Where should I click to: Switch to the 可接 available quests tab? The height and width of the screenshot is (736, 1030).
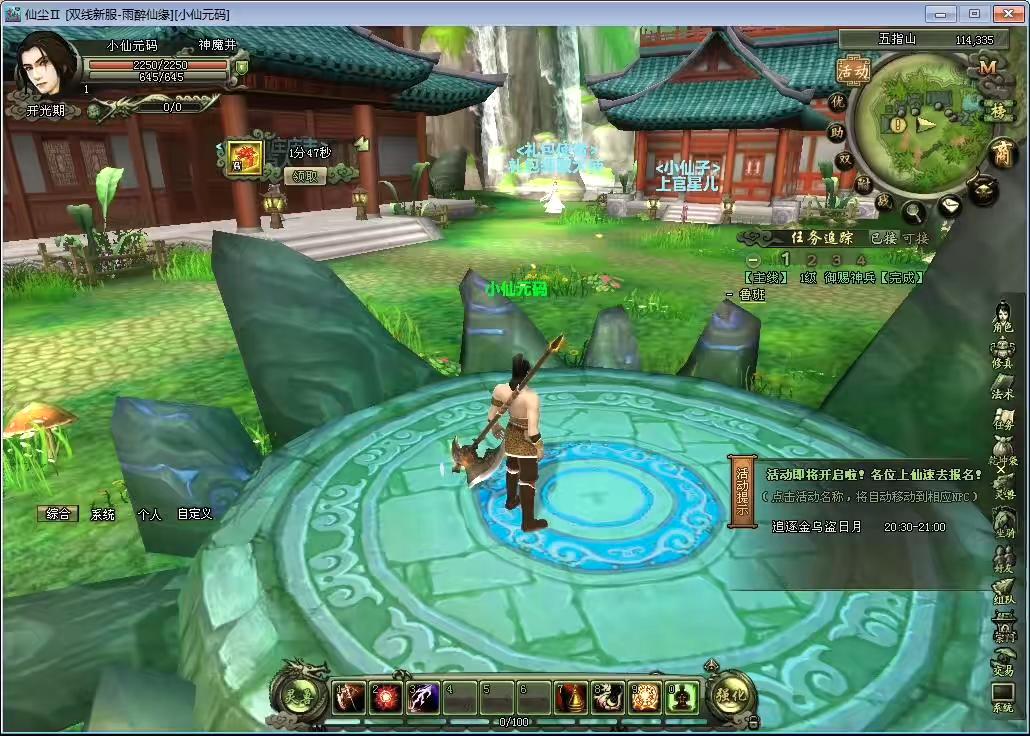coord(916,238)
